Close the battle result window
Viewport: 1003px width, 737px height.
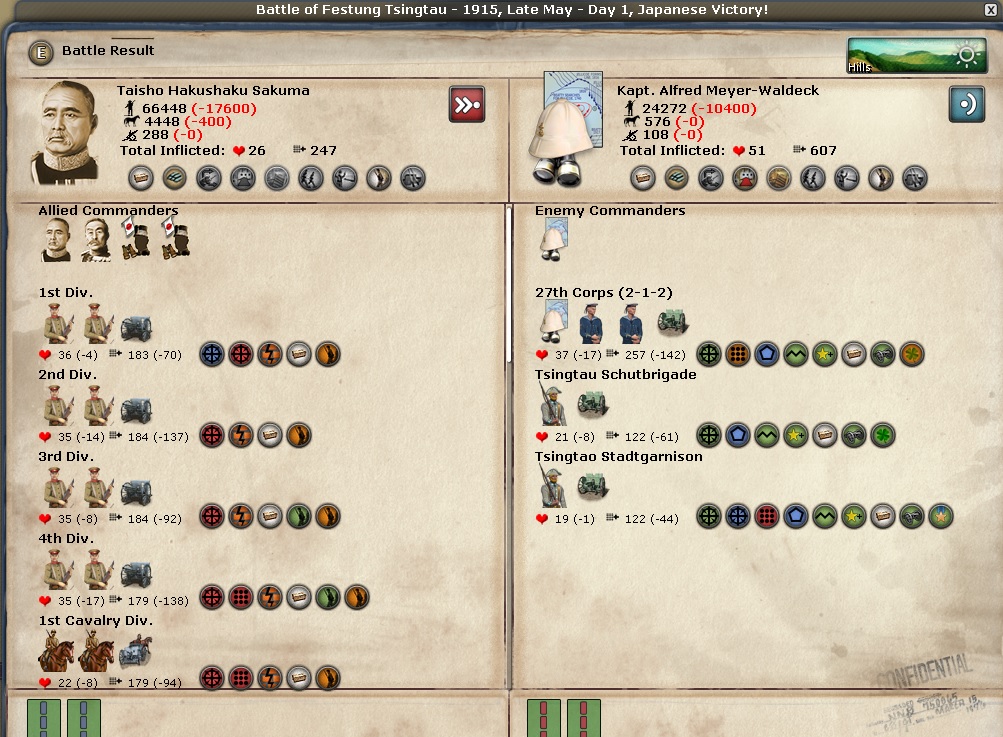tap(990, 10)
